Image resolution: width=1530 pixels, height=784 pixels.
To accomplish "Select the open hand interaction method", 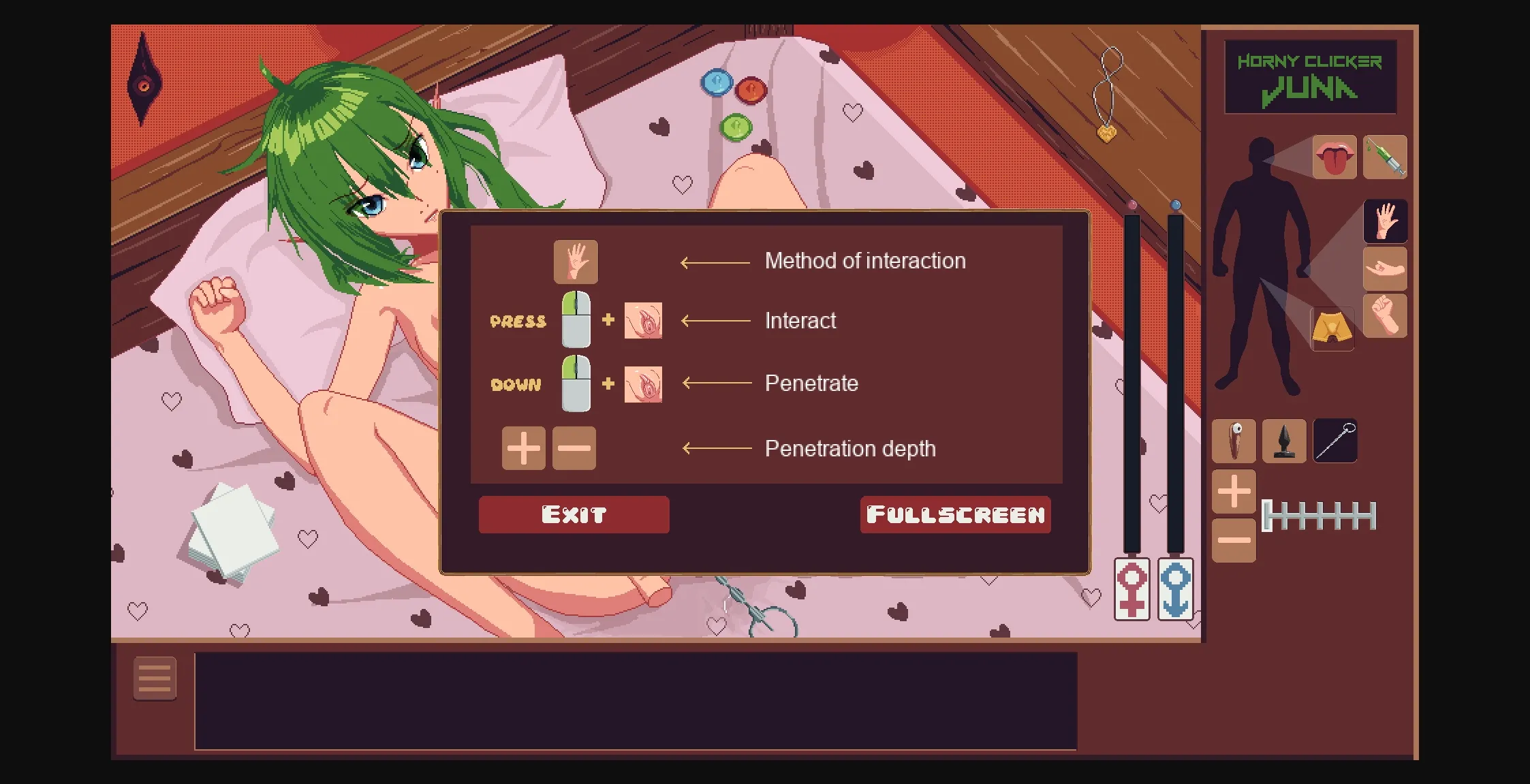I will 576,262.
